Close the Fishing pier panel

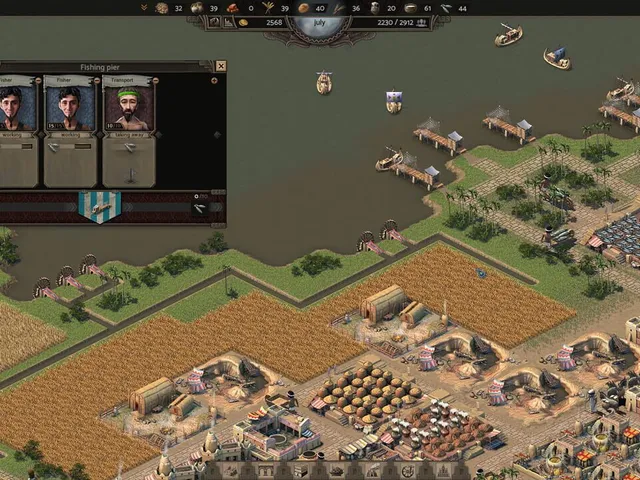click(x=221, y=66)
